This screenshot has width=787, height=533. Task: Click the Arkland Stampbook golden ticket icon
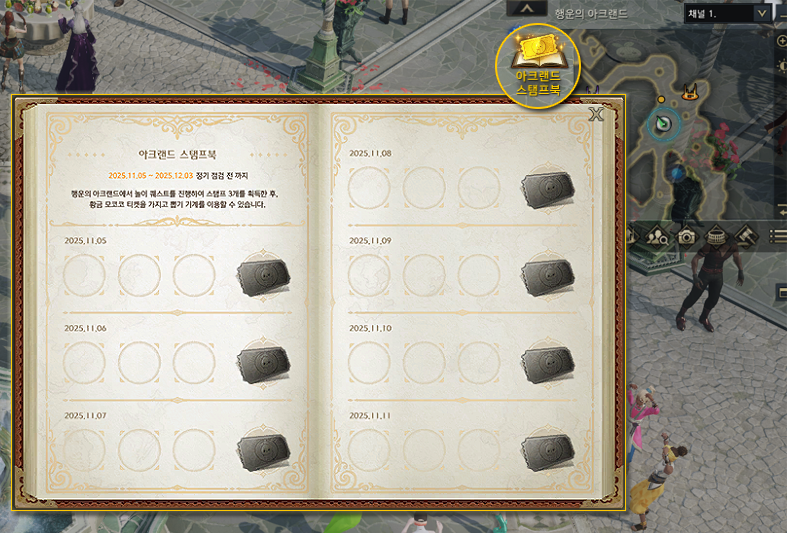tap(538, 63)
